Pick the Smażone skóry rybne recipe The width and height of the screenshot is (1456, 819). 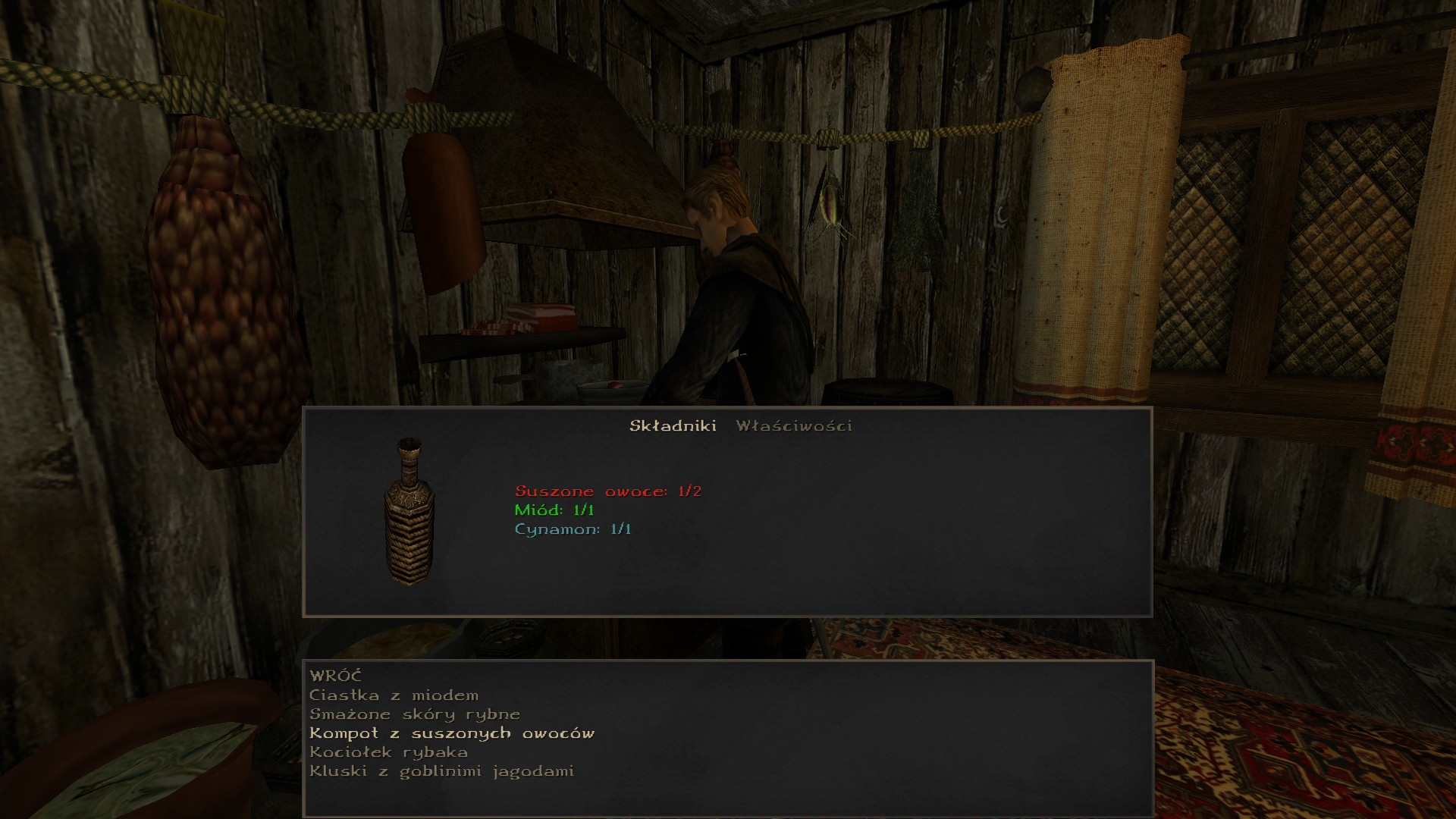click(414, 714)
